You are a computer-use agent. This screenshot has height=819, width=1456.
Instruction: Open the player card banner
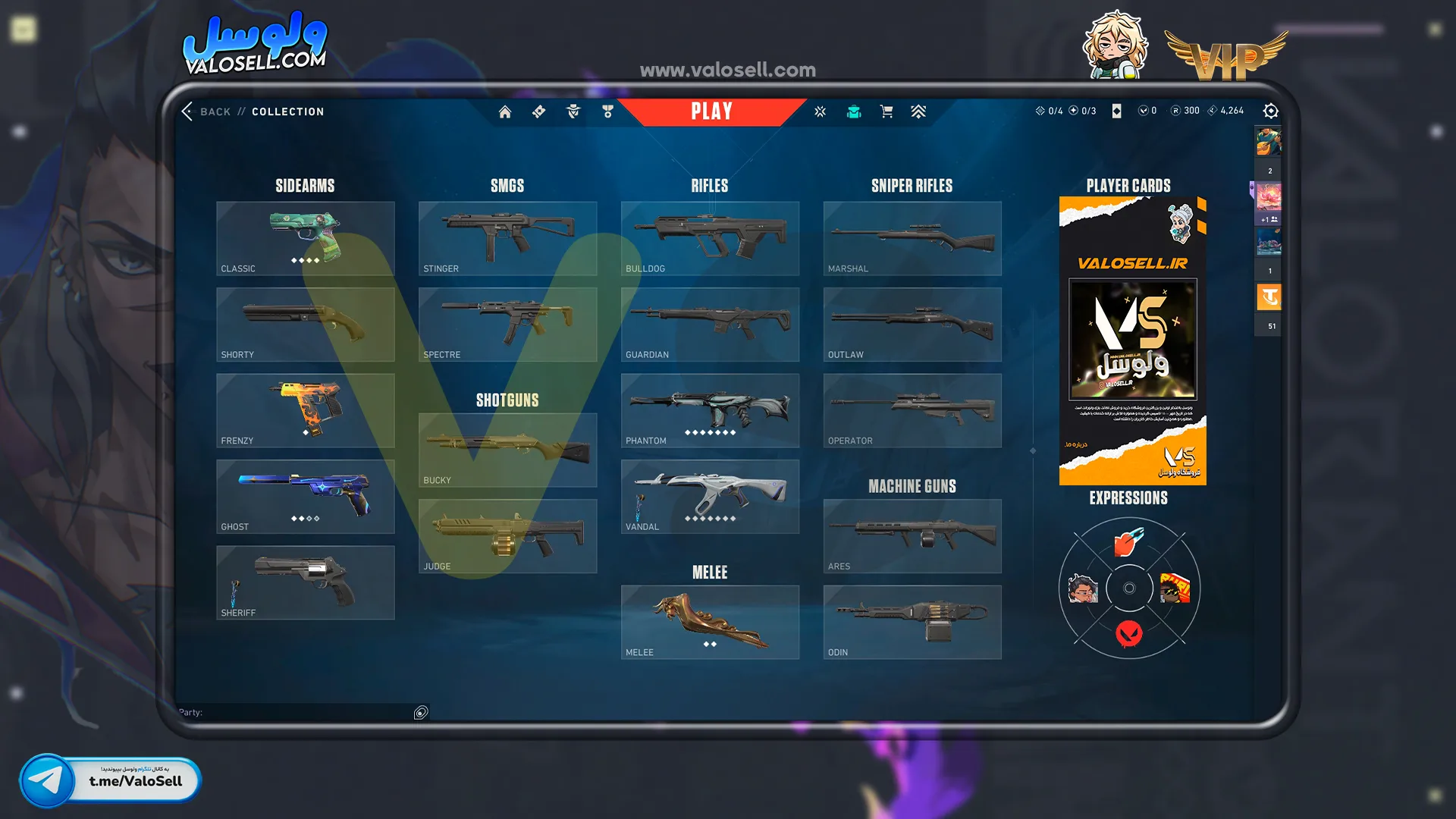[1132, 340]
